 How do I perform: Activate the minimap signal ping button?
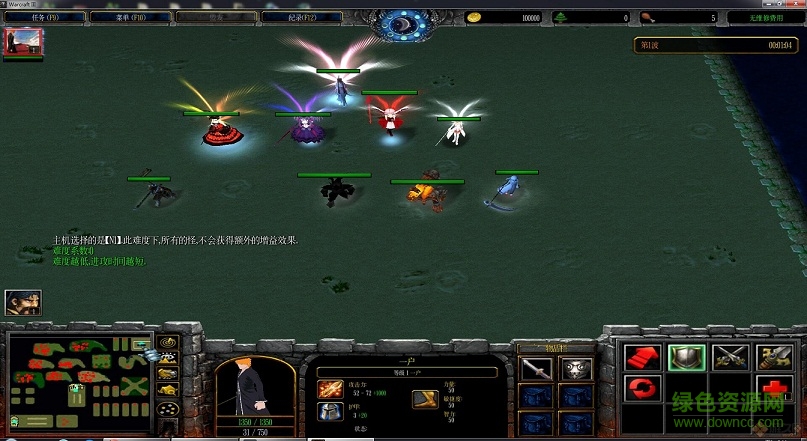click(167, 342)
